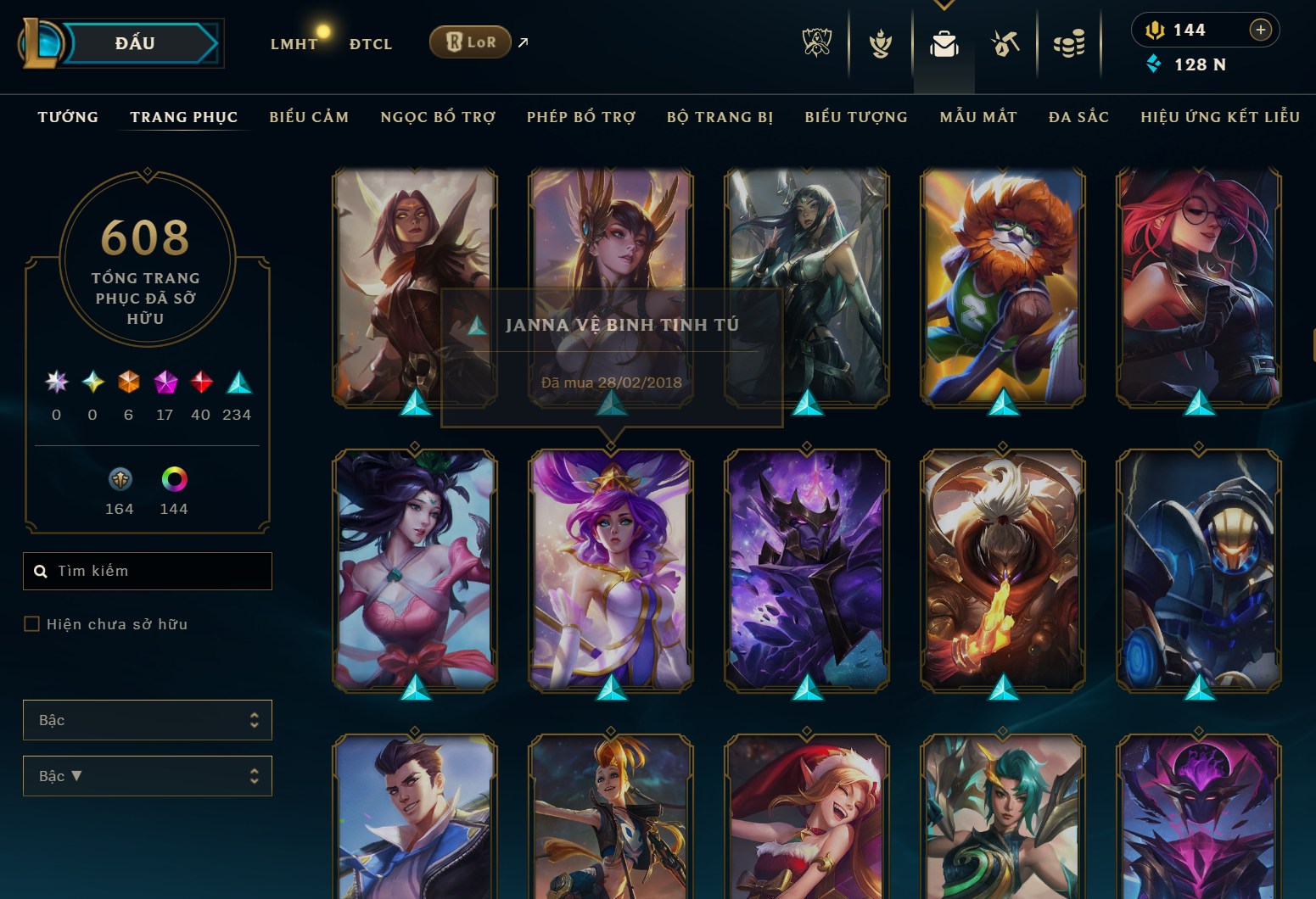The image size is (1316, 899).
Task: Enable the 'Hiện chưa sở hữu' checkbox
Action: tap(32, 623)
